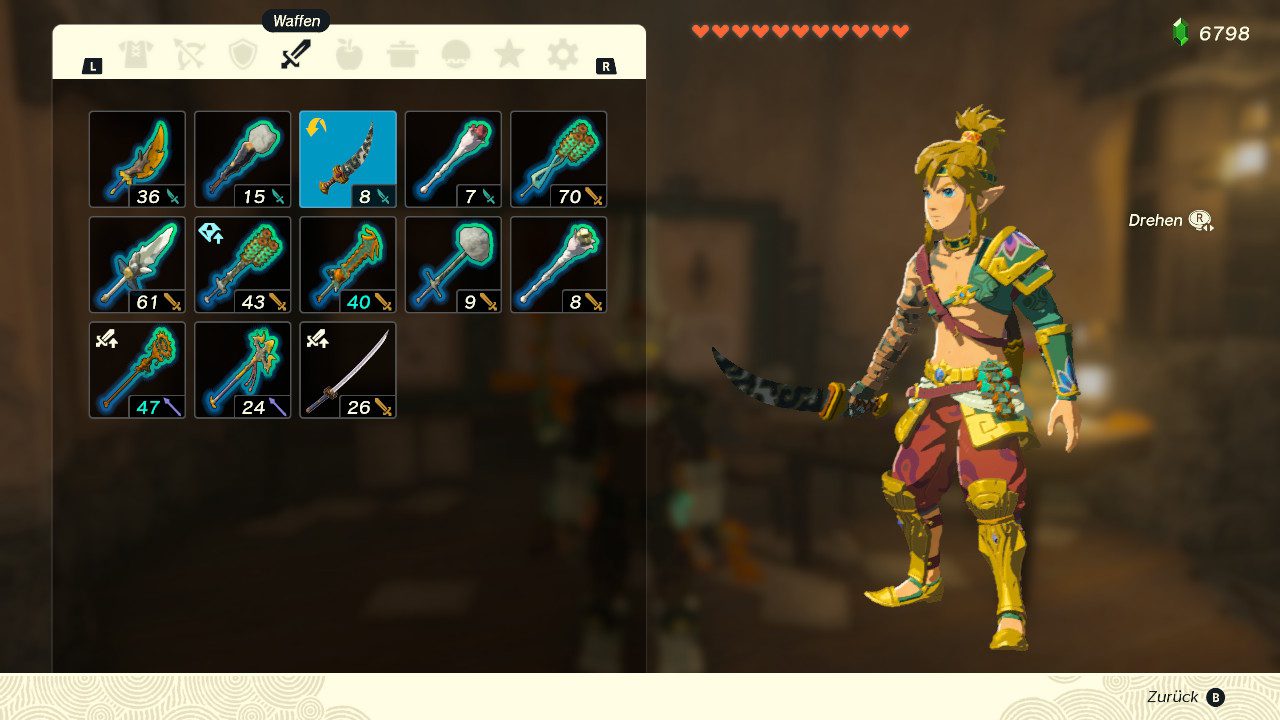Select the green spiked weapon with attack 43

click(242, 265)
